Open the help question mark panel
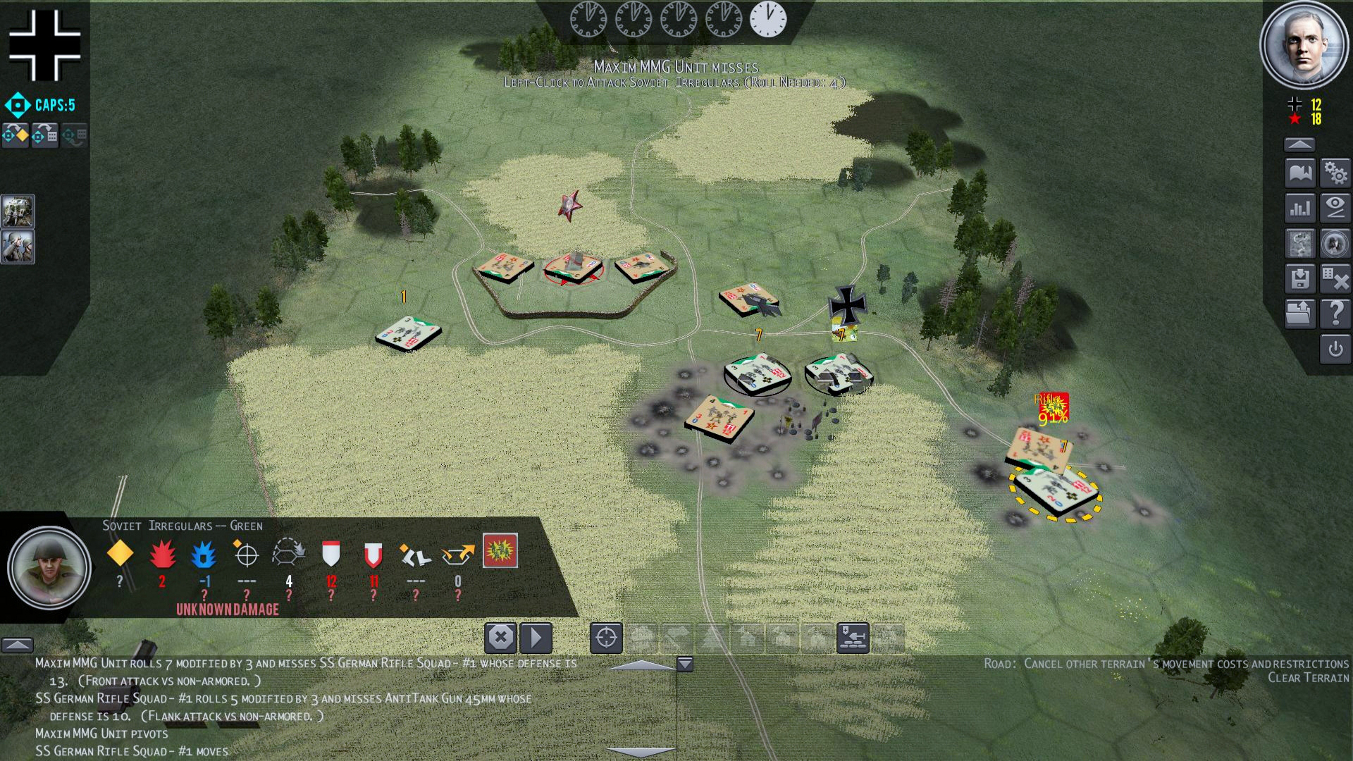This screenshot has width=1353, height=761. 1337,313
